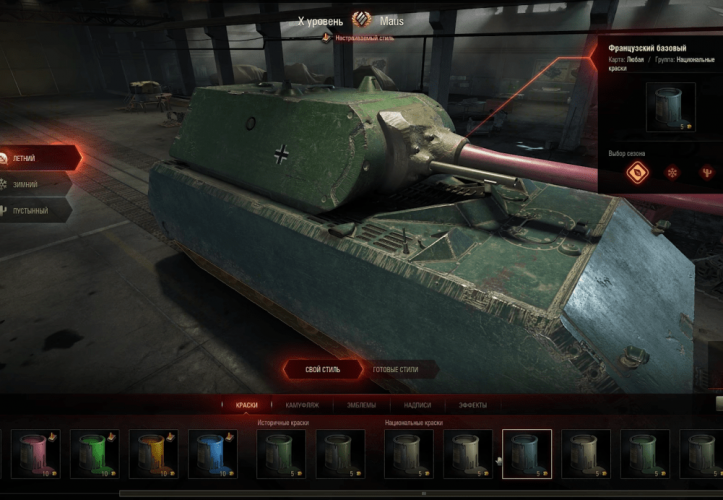Screen dimensions: 723x500
Task: Go to the Эффекты effects tab
Action: pos(473,405)
